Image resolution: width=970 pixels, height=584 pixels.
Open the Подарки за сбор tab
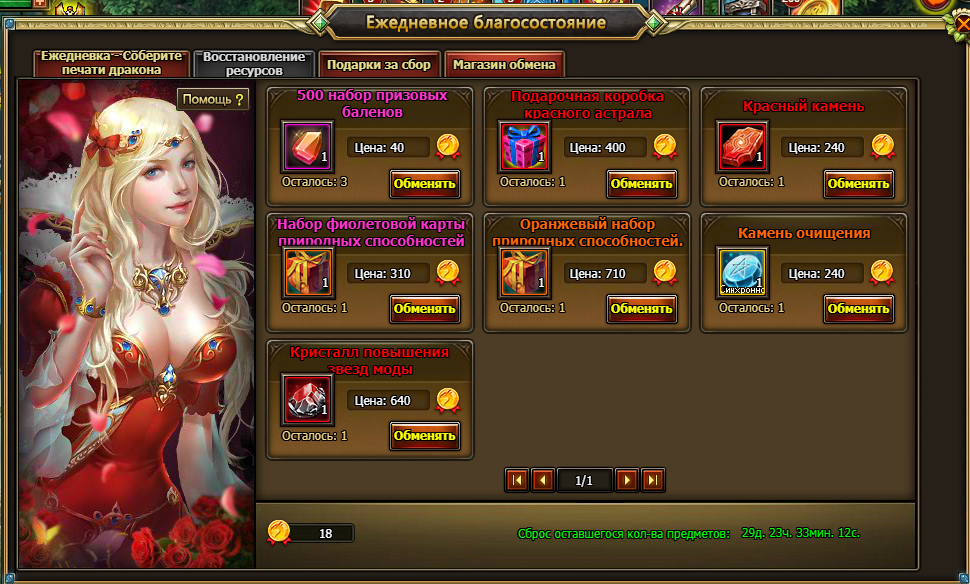[379, 64]
